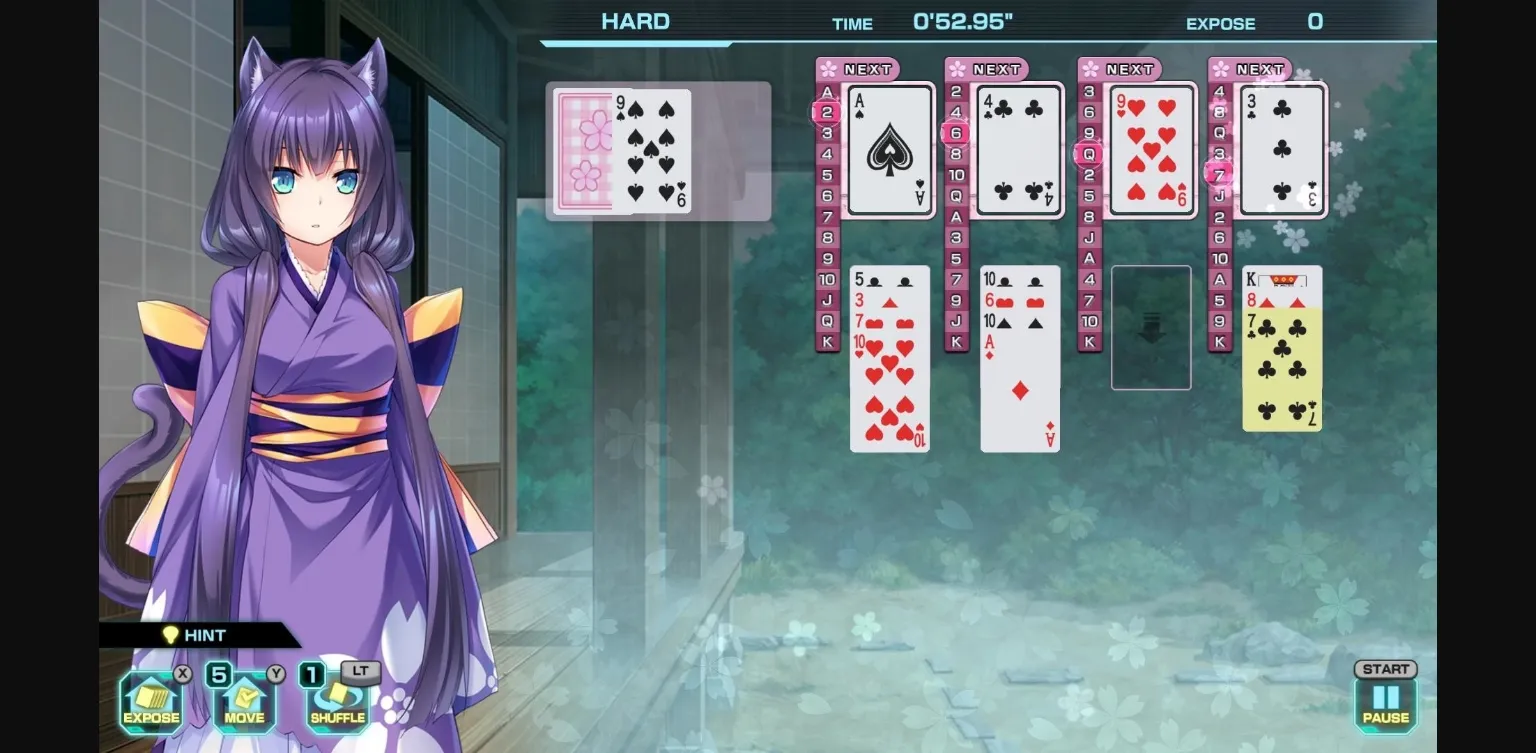Click the 9 of Spades draw pile
Viewport: 1536px width, 753px height.
tap(650, 151)
